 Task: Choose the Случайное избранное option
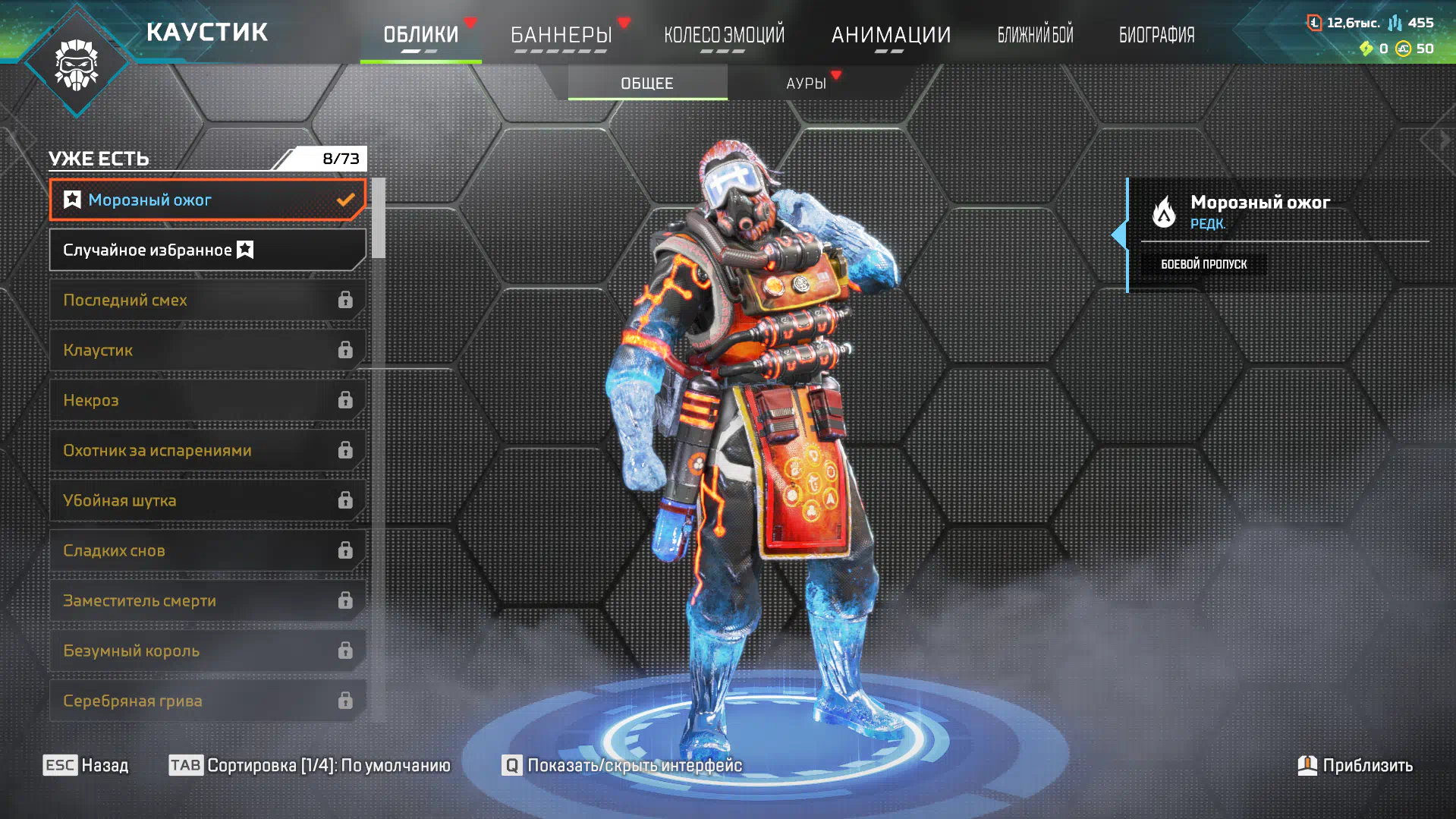(x=206, y=250)
